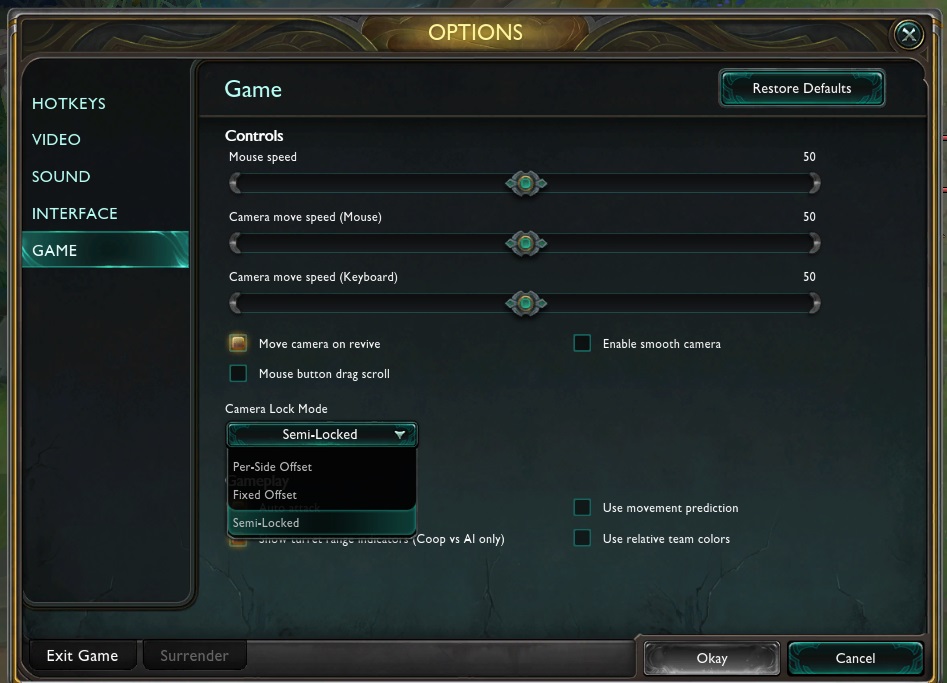Select Fixed Offset from the dropdown list

pos(265,495)
